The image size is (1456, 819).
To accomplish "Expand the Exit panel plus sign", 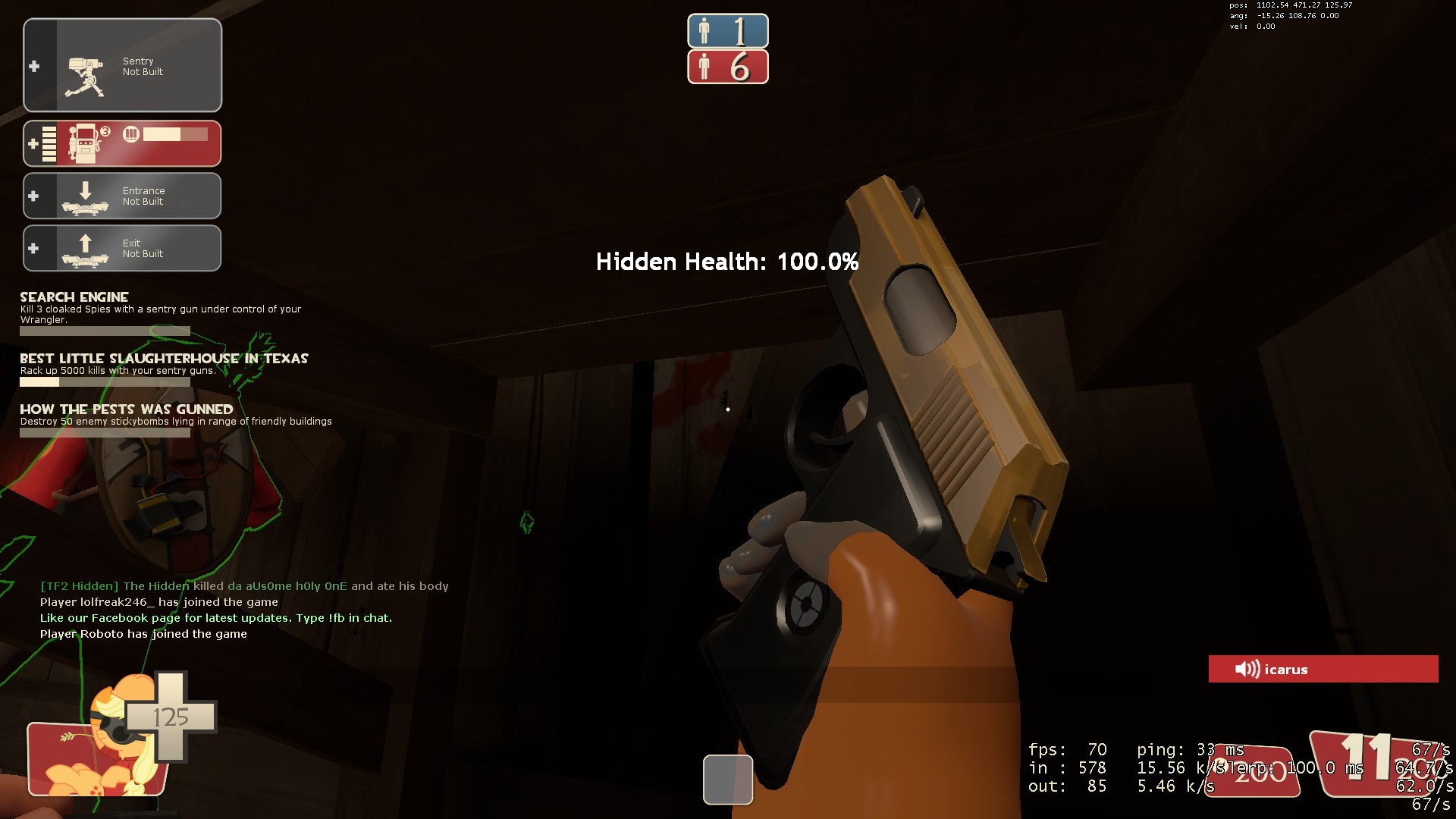I will [33, 248].
